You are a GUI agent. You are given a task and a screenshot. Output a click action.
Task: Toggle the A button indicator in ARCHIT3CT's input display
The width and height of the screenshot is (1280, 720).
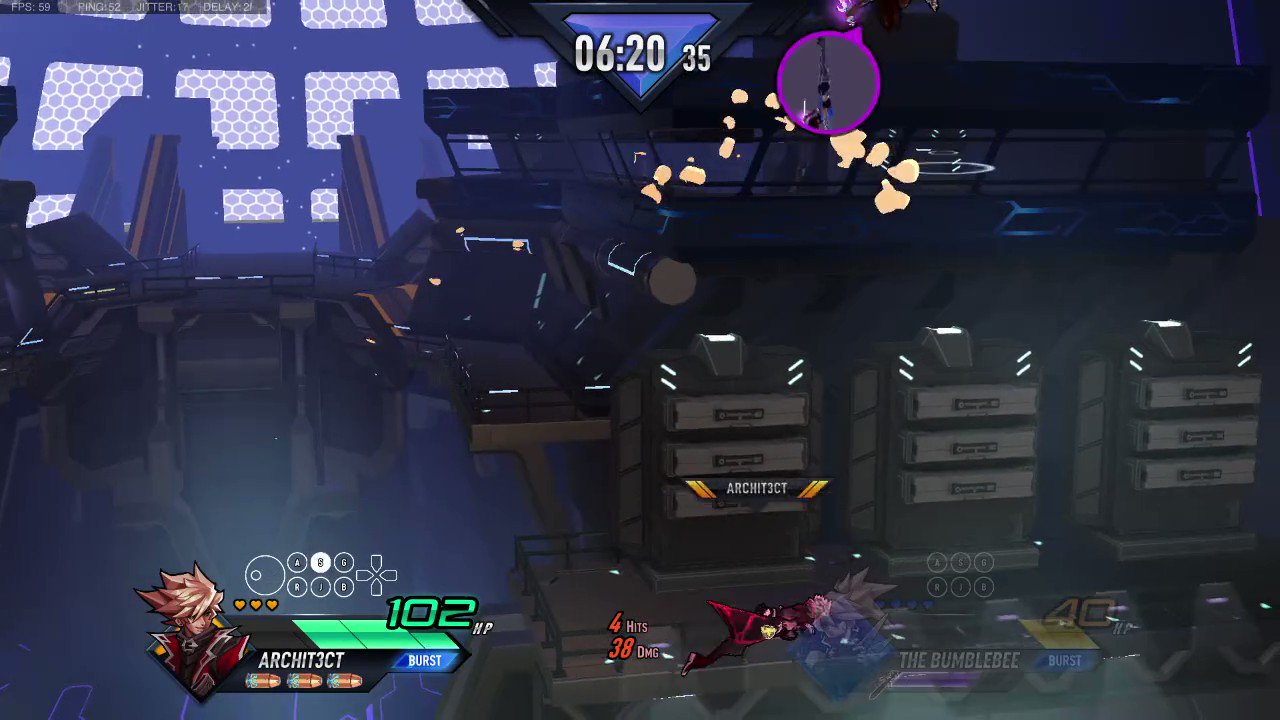click(x=297, y=563)
